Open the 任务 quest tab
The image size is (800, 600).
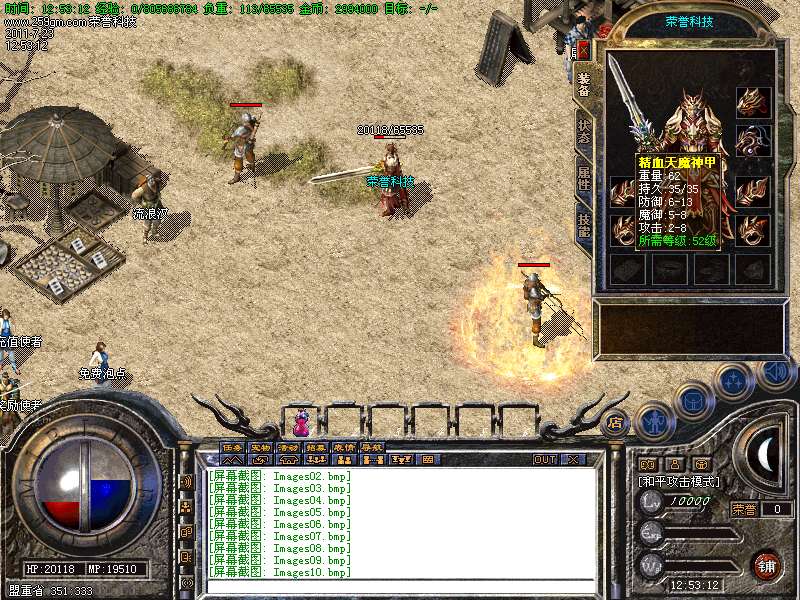(x=232, y=447)
